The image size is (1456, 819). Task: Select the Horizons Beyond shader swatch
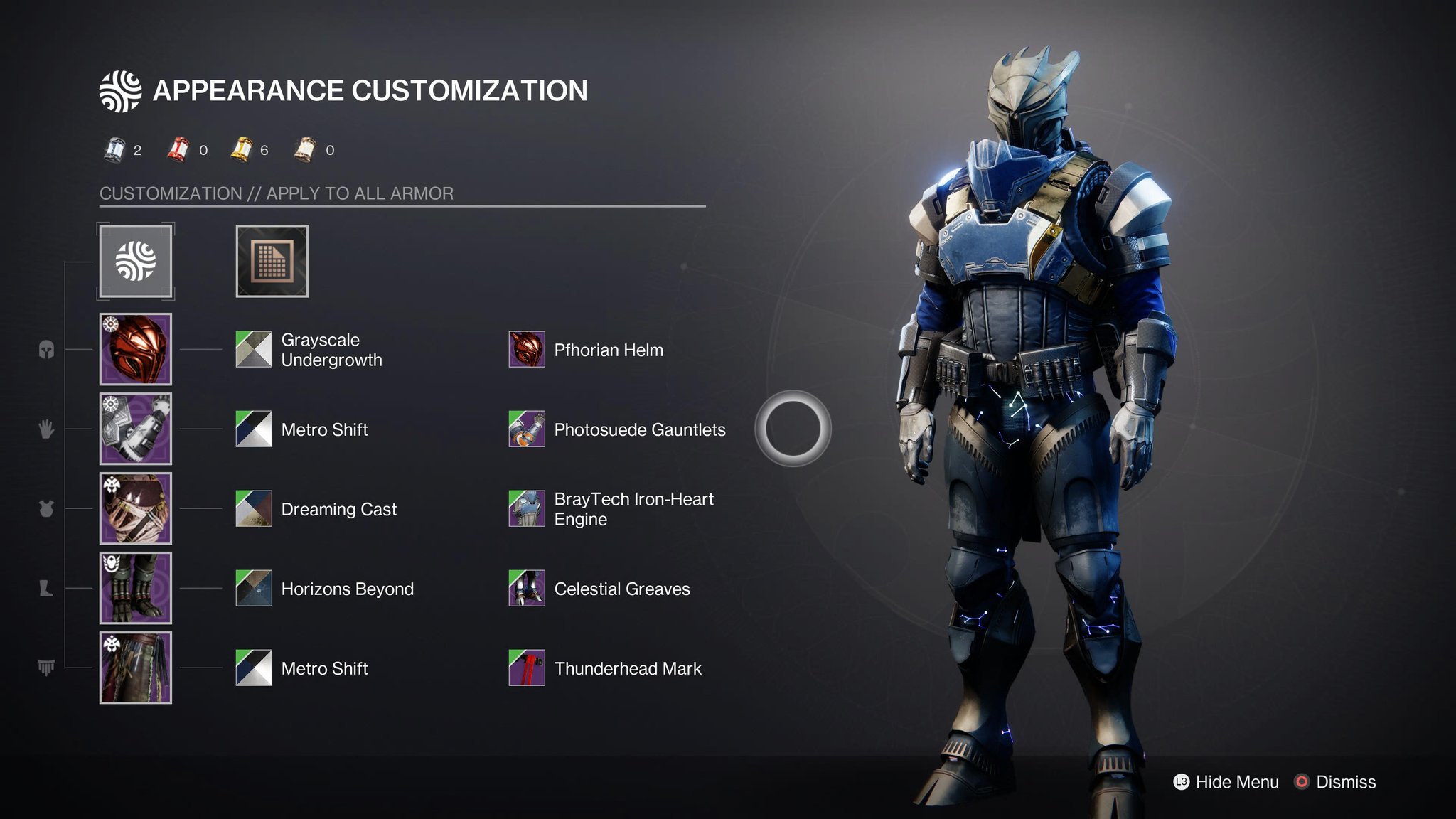[254, 588]
